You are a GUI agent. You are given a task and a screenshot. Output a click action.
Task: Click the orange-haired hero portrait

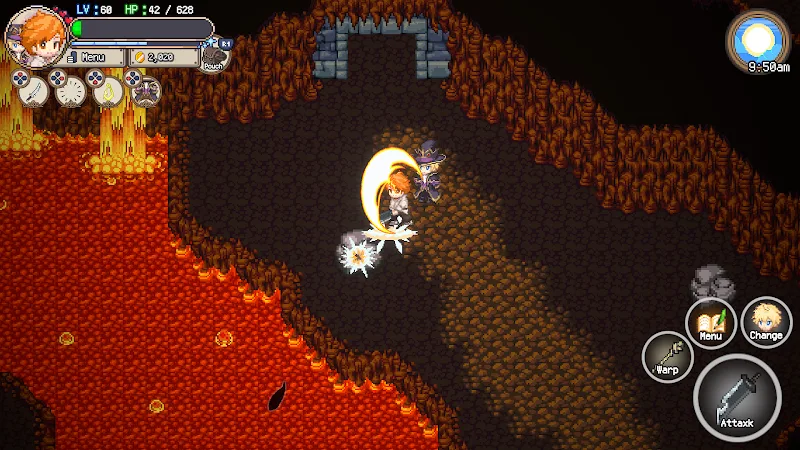pos(36,34)
